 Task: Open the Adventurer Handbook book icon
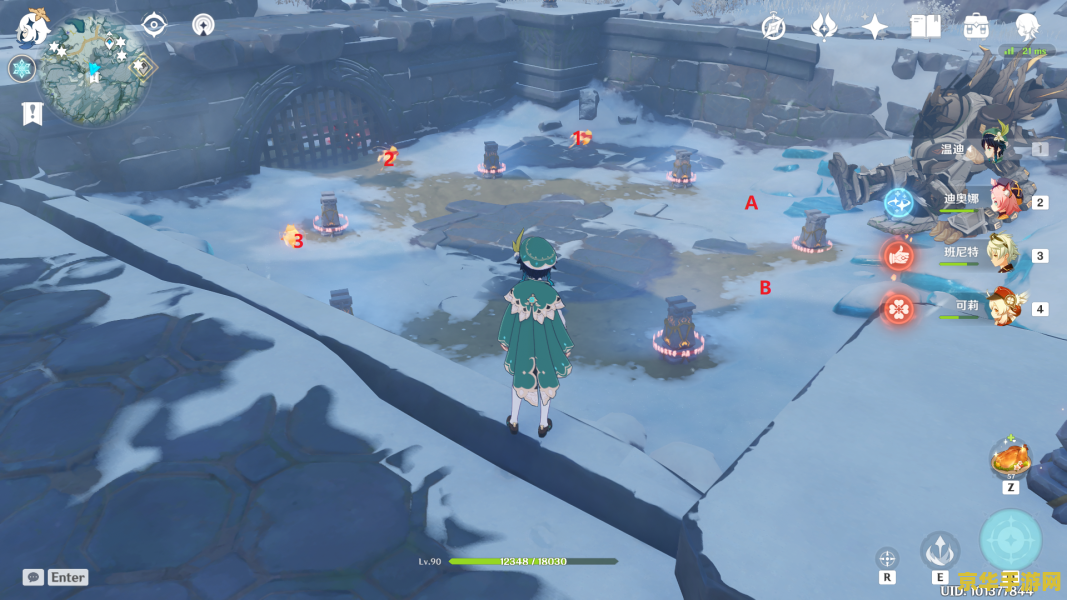pyautogui.click(x=925, y=27)
